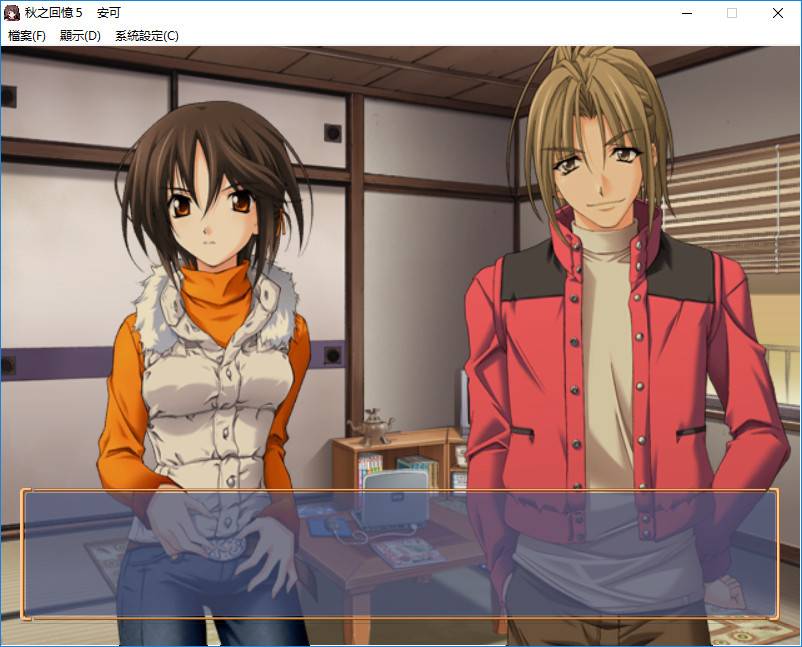The height and width of the screenshot is (647, 802).
Task: Close the game window
Action: pyautogui.click(x=778, y=13)
